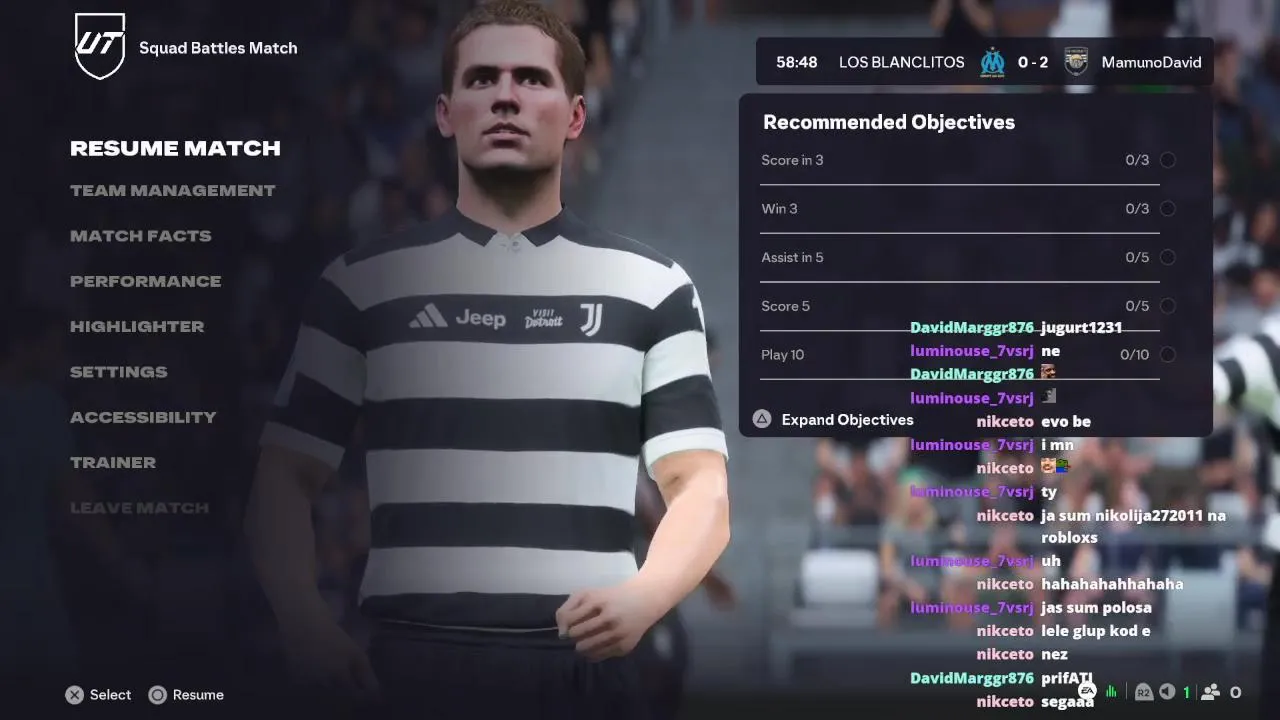Choose the Highlighter option
This screenshot has height=720, width=1280.
[x=136, y=327]
